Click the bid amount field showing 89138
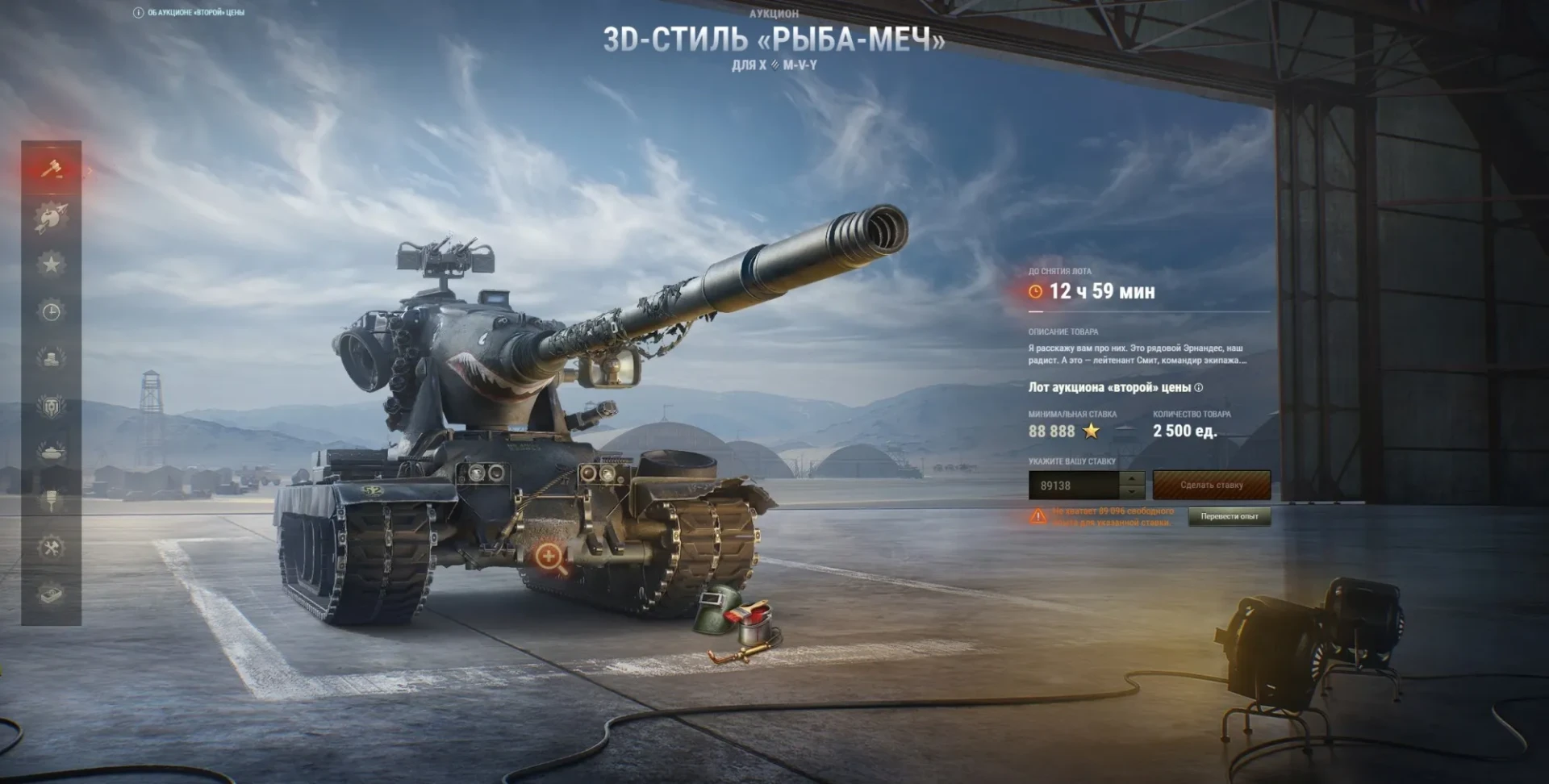The image size is (1549, 784). click(x=1074, y=486)
